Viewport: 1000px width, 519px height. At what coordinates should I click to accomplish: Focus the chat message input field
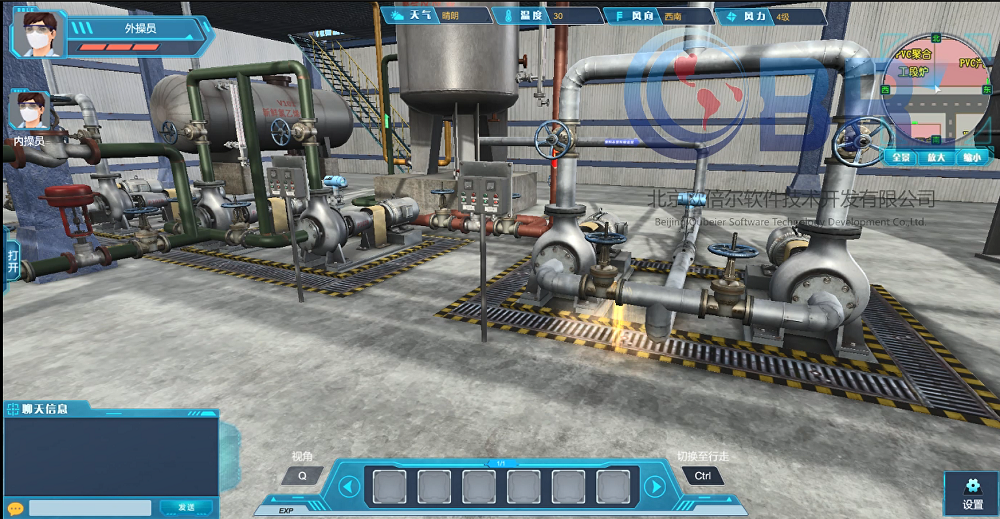pos(90,508)
